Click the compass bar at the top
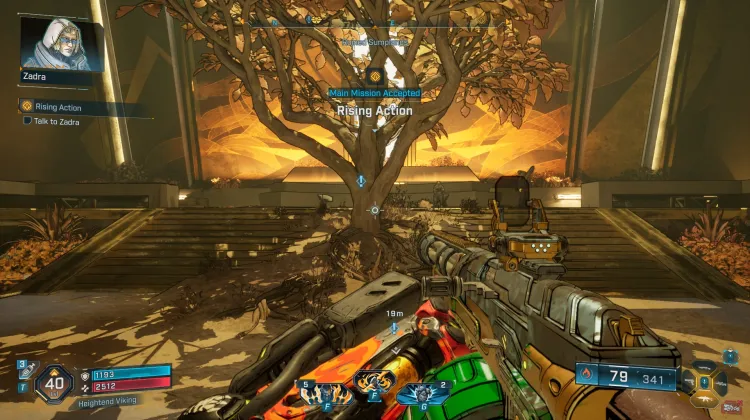Screen dimensions: 750x420 click(374, 19)
